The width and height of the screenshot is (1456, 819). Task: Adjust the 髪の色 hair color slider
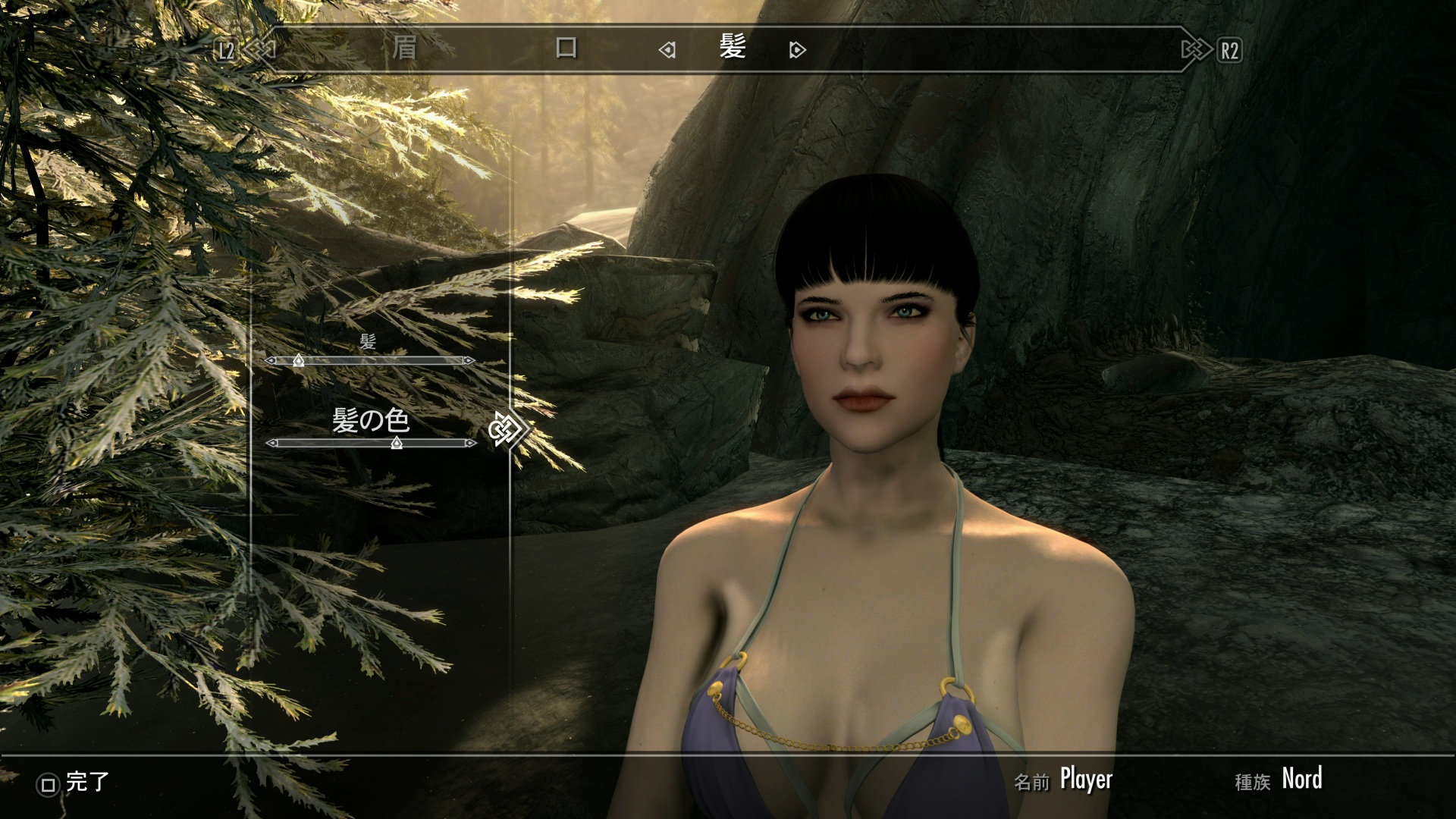(x=396, y=444)
